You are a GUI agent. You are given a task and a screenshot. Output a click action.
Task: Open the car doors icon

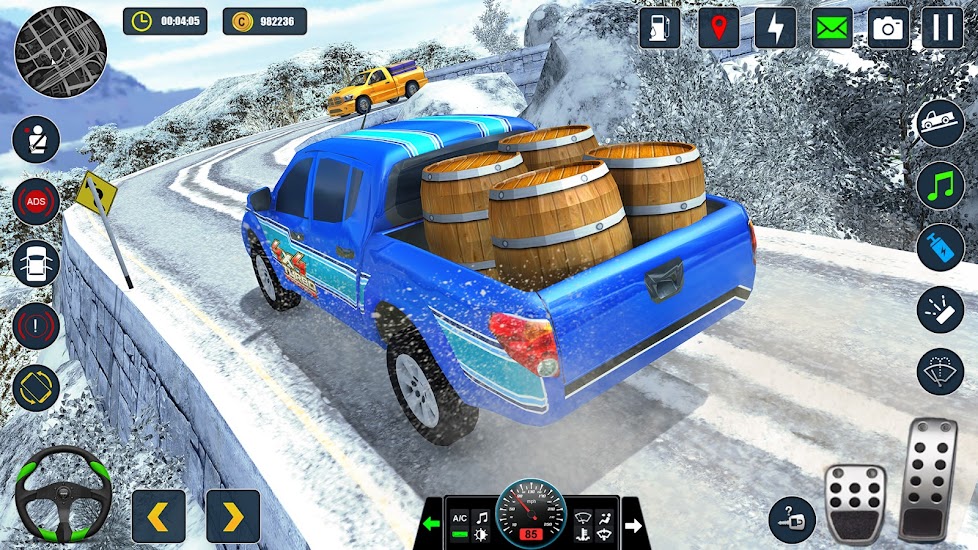click(36, 264)
